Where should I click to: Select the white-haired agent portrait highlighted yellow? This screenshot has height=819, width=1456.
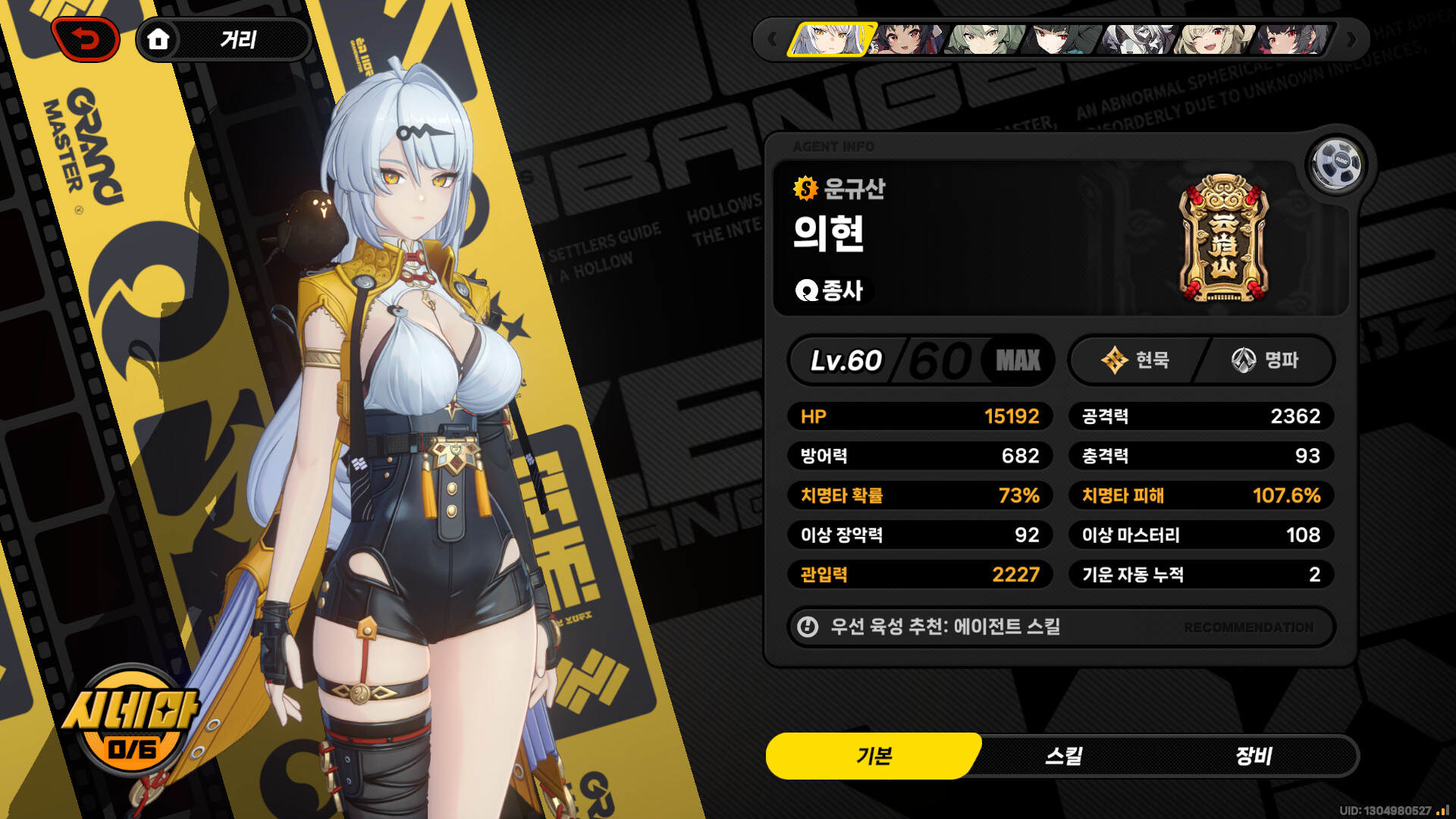[832, 39]
